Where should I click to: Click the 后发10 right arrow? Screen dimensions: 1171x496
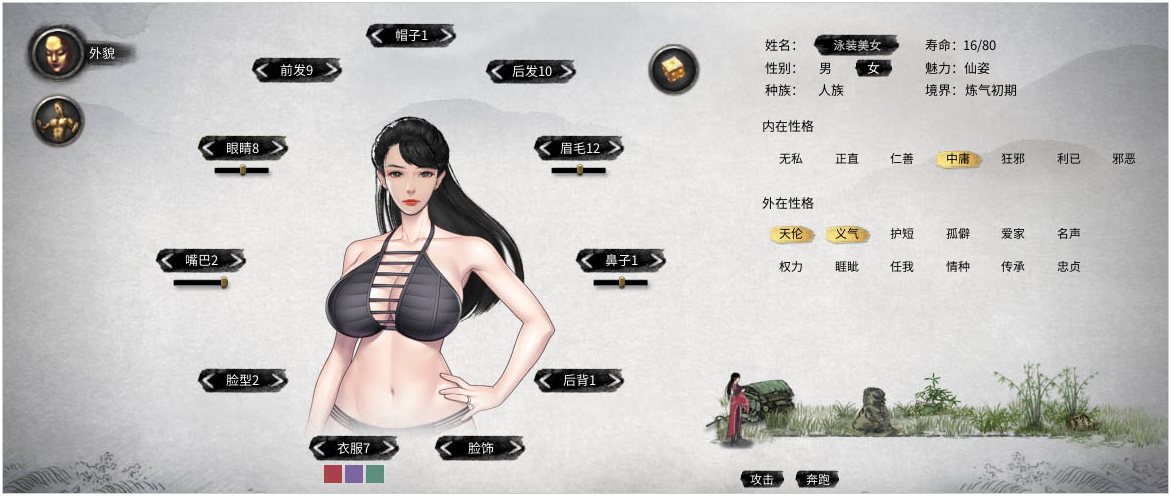pyautogui.click(x=568, y=71)
